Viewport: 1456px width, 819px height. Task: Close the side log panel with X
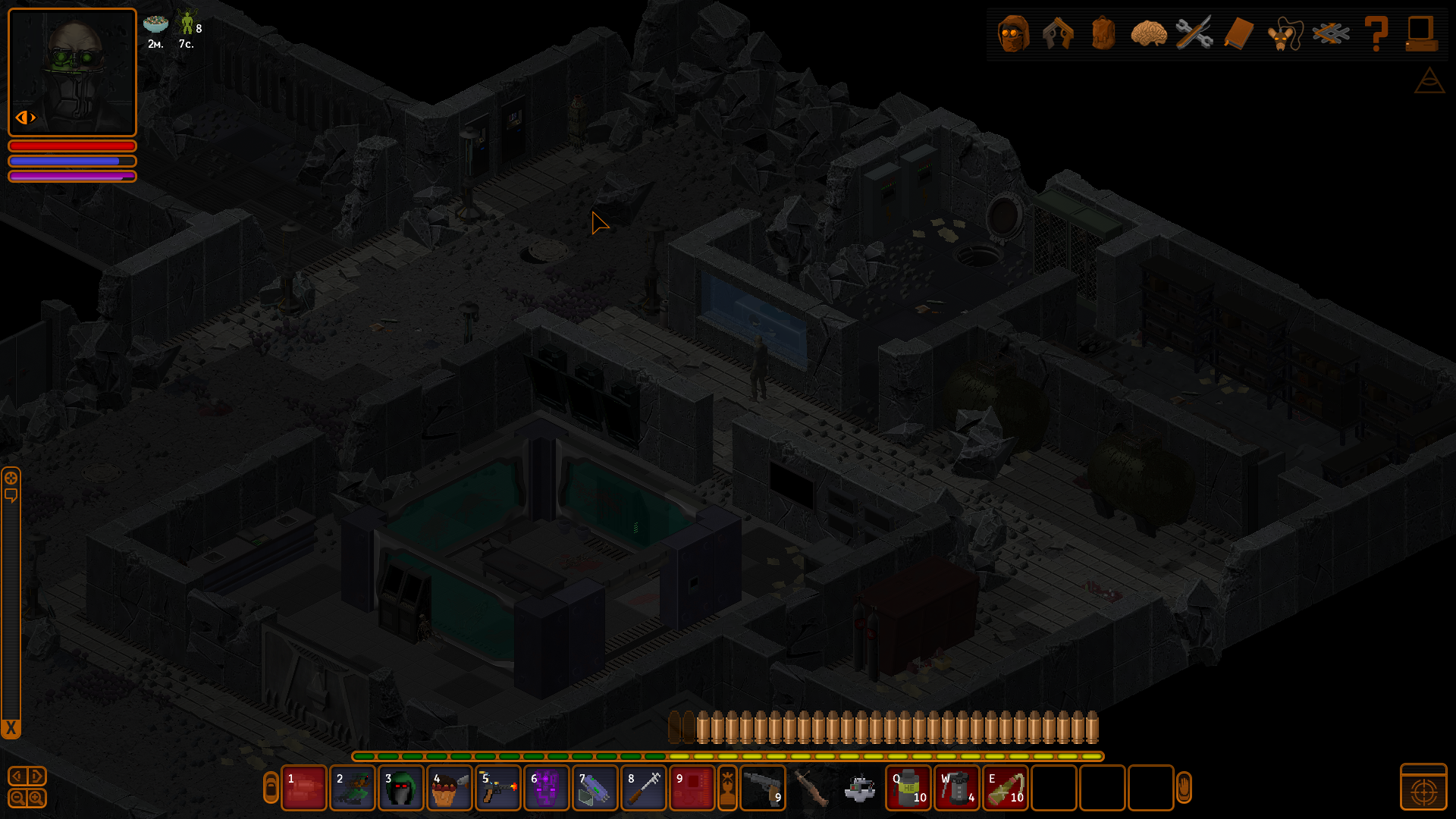pyautogui.click(x=11, y=729)
